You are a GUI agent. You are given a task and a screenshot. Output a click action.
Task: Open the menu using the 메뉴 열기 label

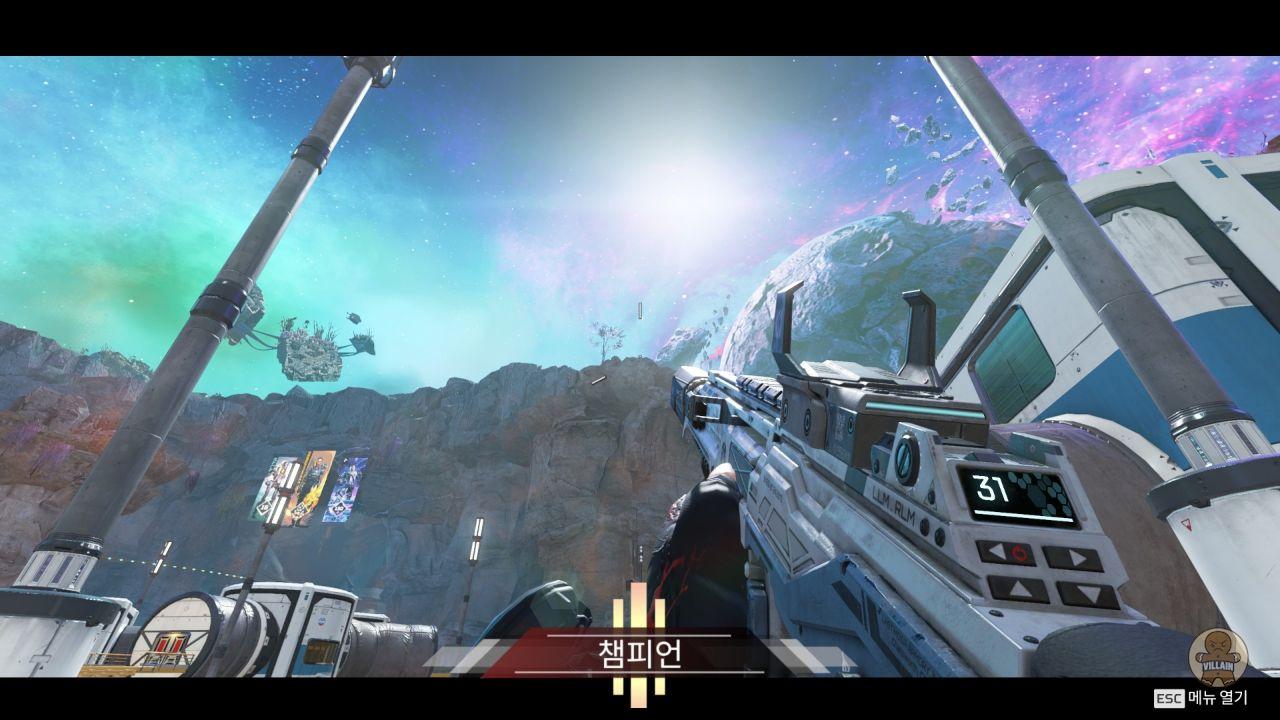click(x=1217, y=698)
